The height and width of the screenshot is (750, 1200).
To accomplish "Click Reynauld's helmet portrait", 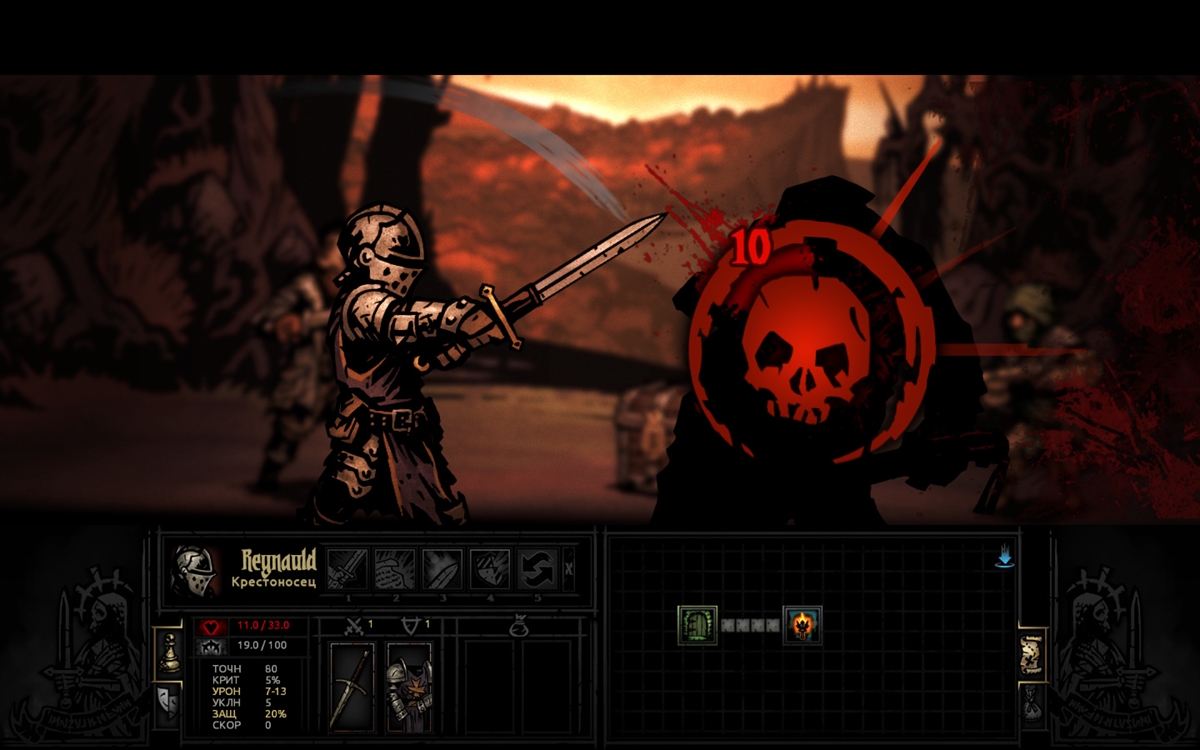I will click(x=193, y=571).
